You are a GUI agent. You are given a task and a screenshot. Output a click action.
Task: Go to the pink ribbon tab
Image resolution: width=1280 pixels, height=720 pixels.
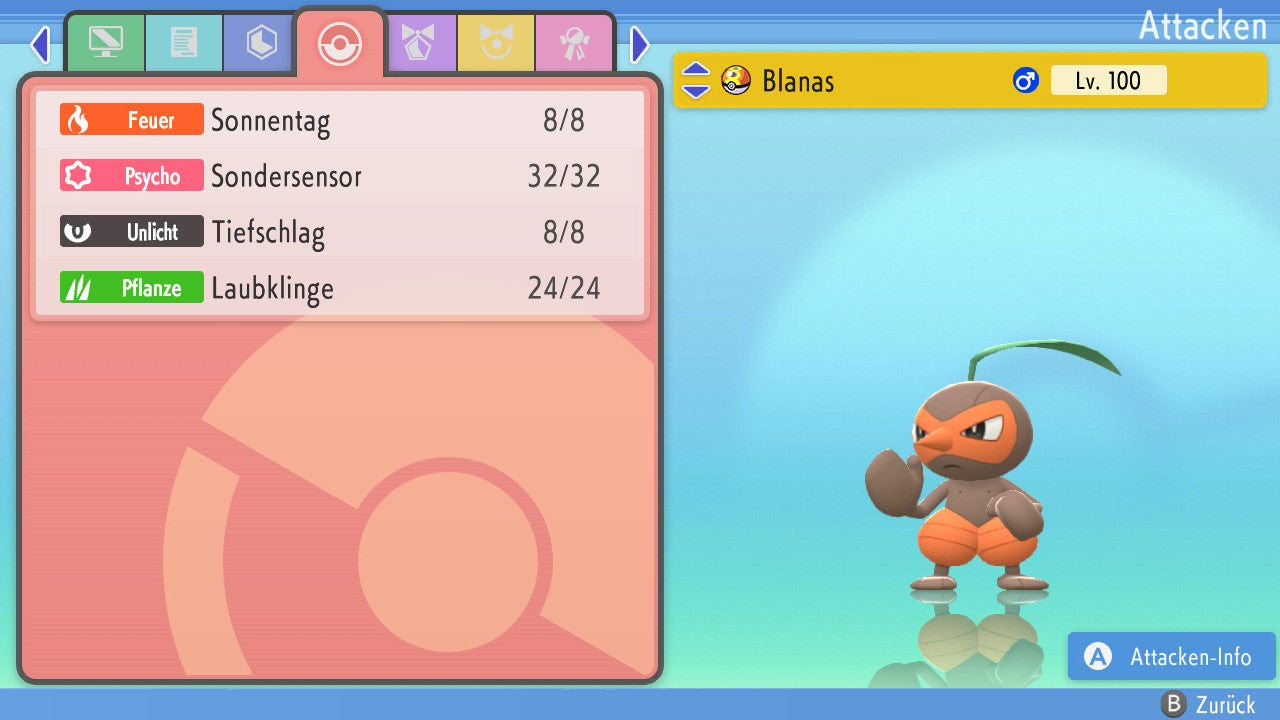[x=574, y=43]
